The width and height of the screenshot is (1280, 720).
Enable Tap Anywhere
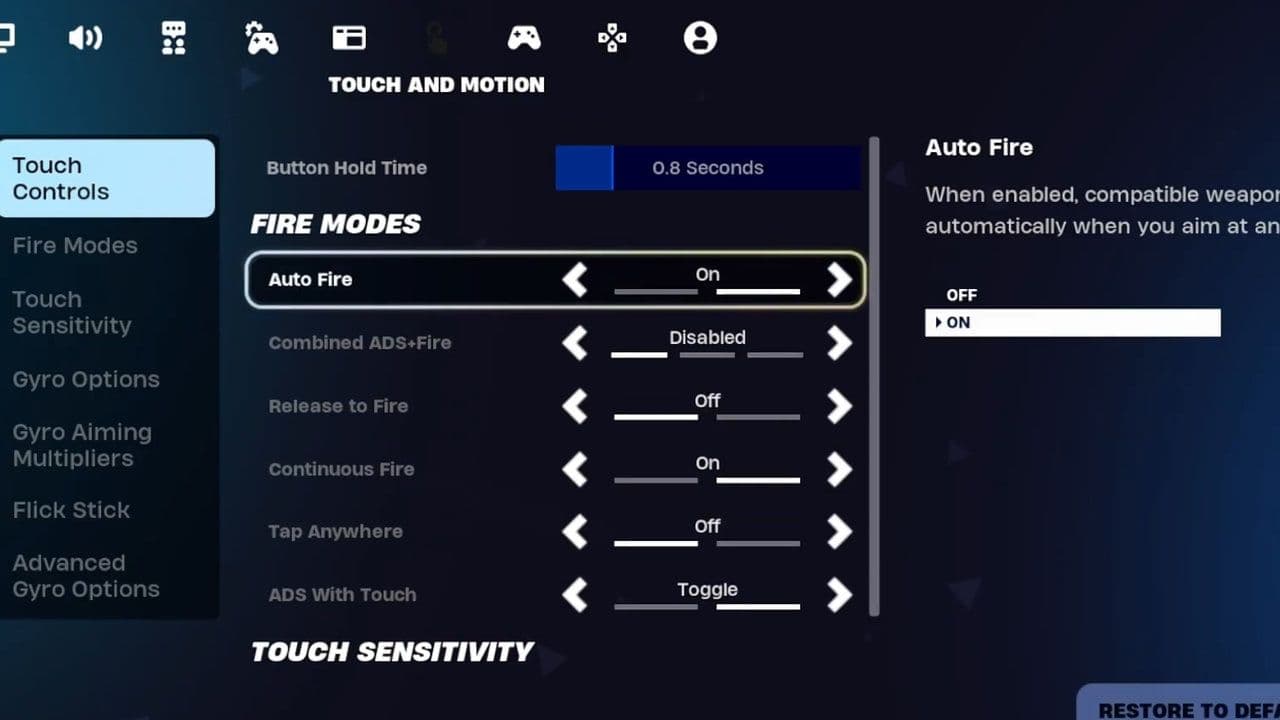(x=839, y=532)
